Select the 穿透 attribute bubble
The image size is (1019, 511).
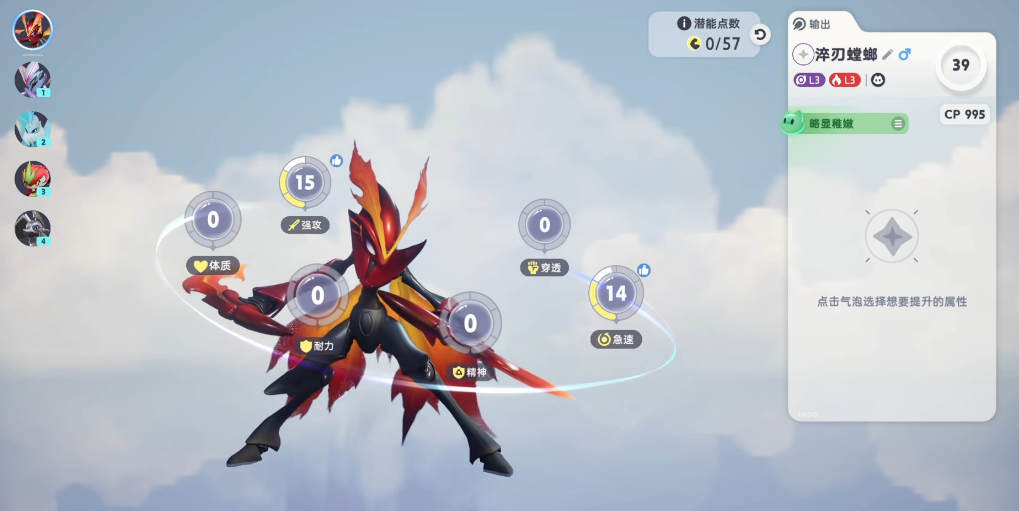coord(544,224)
